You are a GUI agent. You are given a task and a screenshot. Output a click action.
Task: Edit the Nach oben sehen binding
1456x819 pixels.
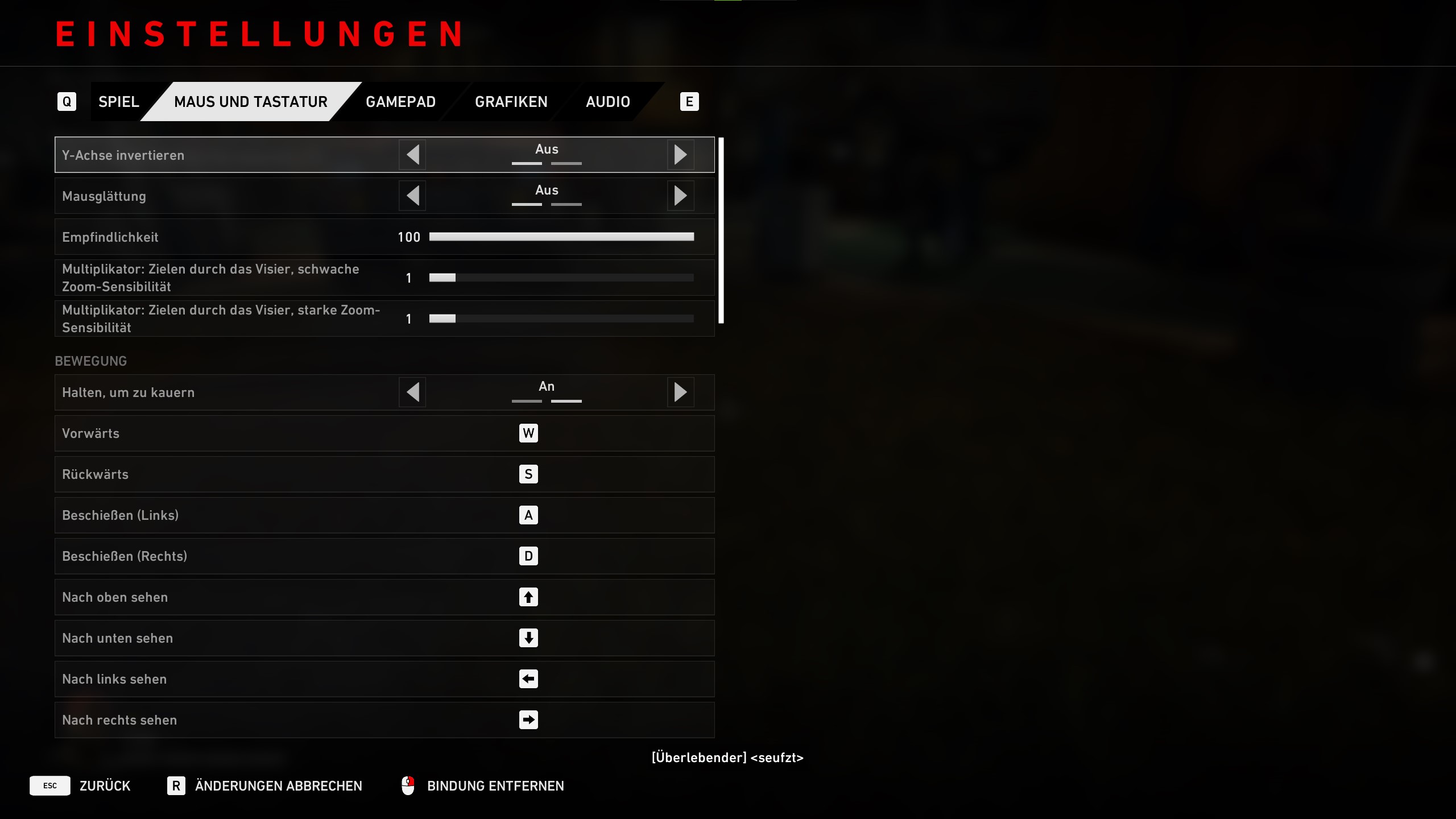click(528, 597)
